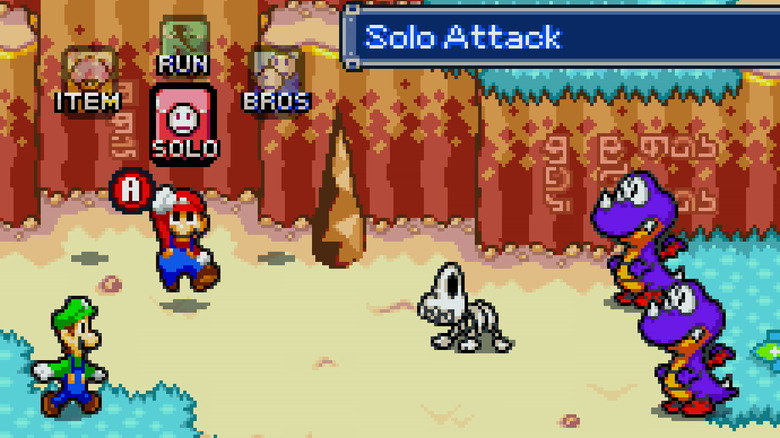Select the BROS attack command block
Image resolution: width=780 pixels, height=438 pixels.
point(276,76)
